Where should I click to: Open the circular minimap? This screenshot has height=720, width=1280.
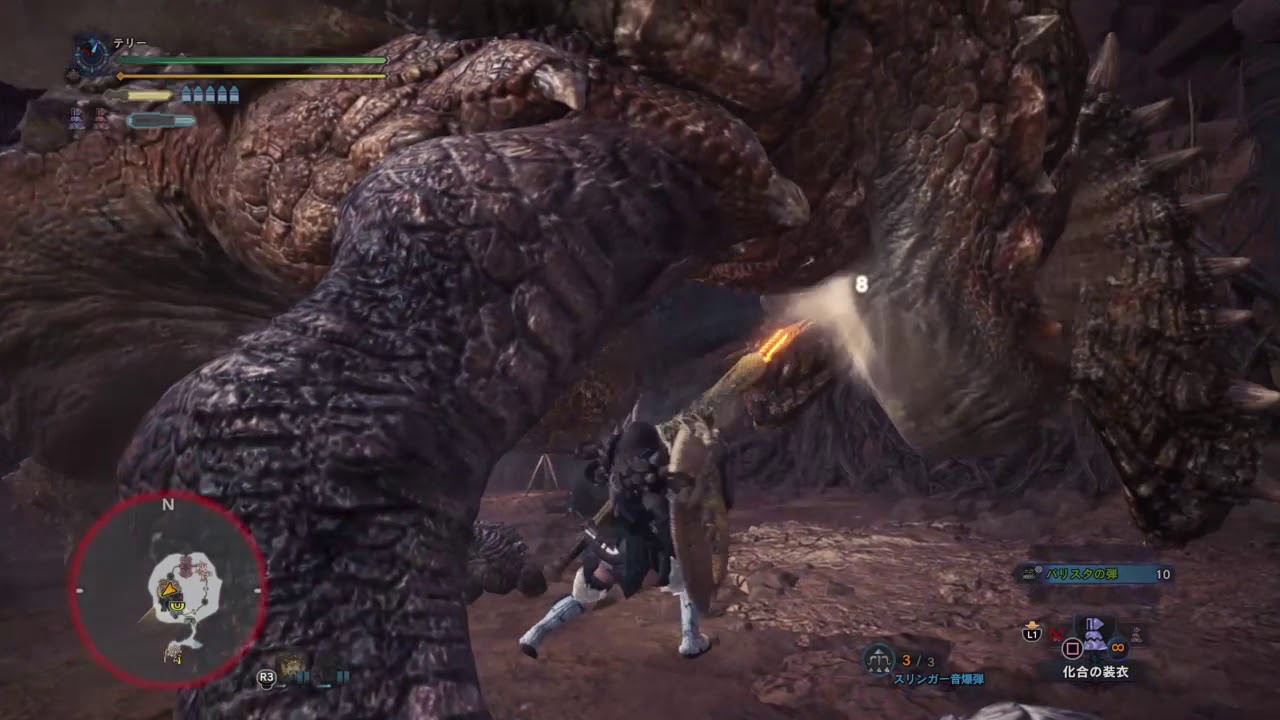tap(168, 591)
